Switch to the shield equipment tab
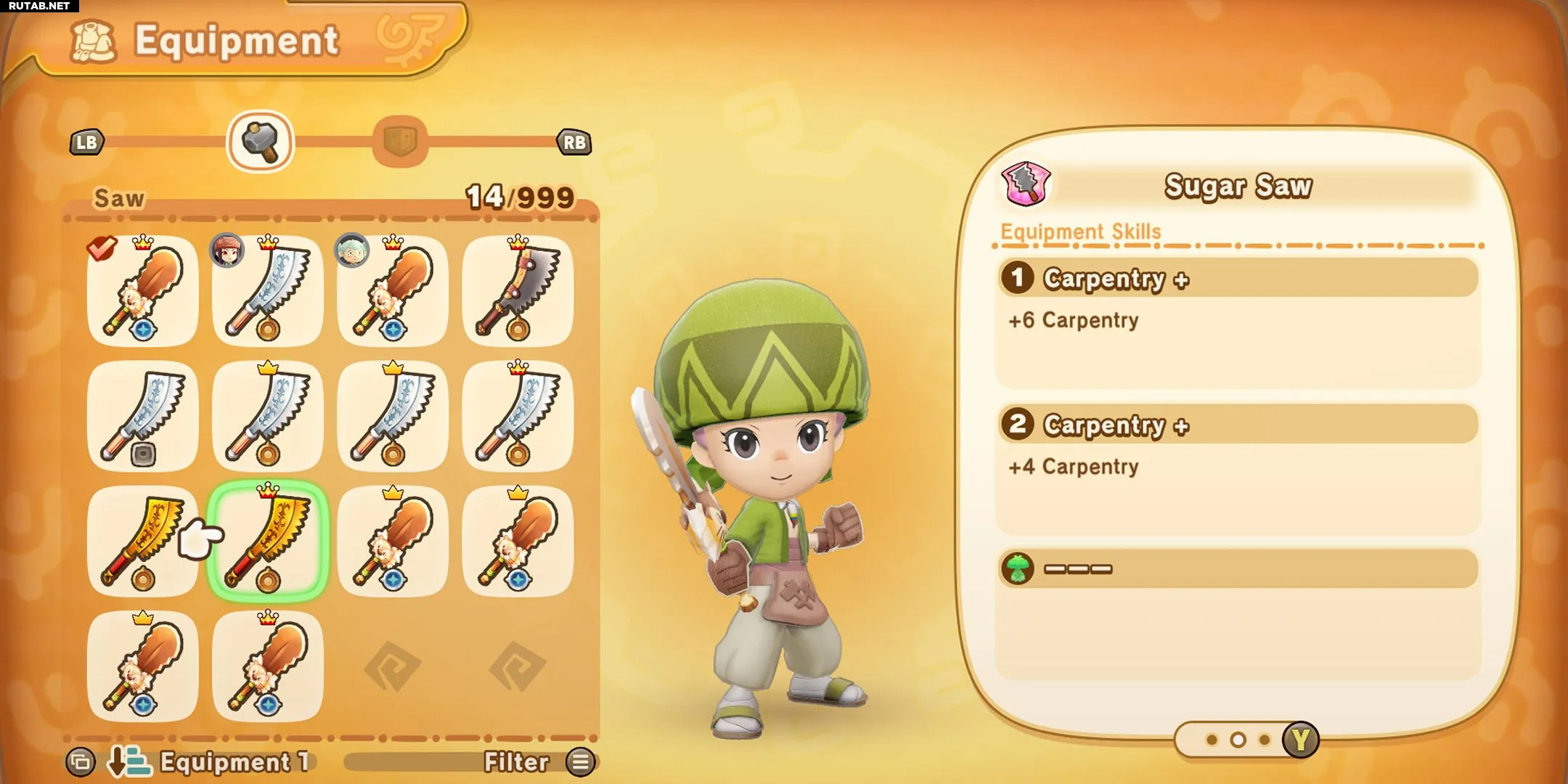The width and height of the screenshot is (1568, 784). click(x=399, y=142)
